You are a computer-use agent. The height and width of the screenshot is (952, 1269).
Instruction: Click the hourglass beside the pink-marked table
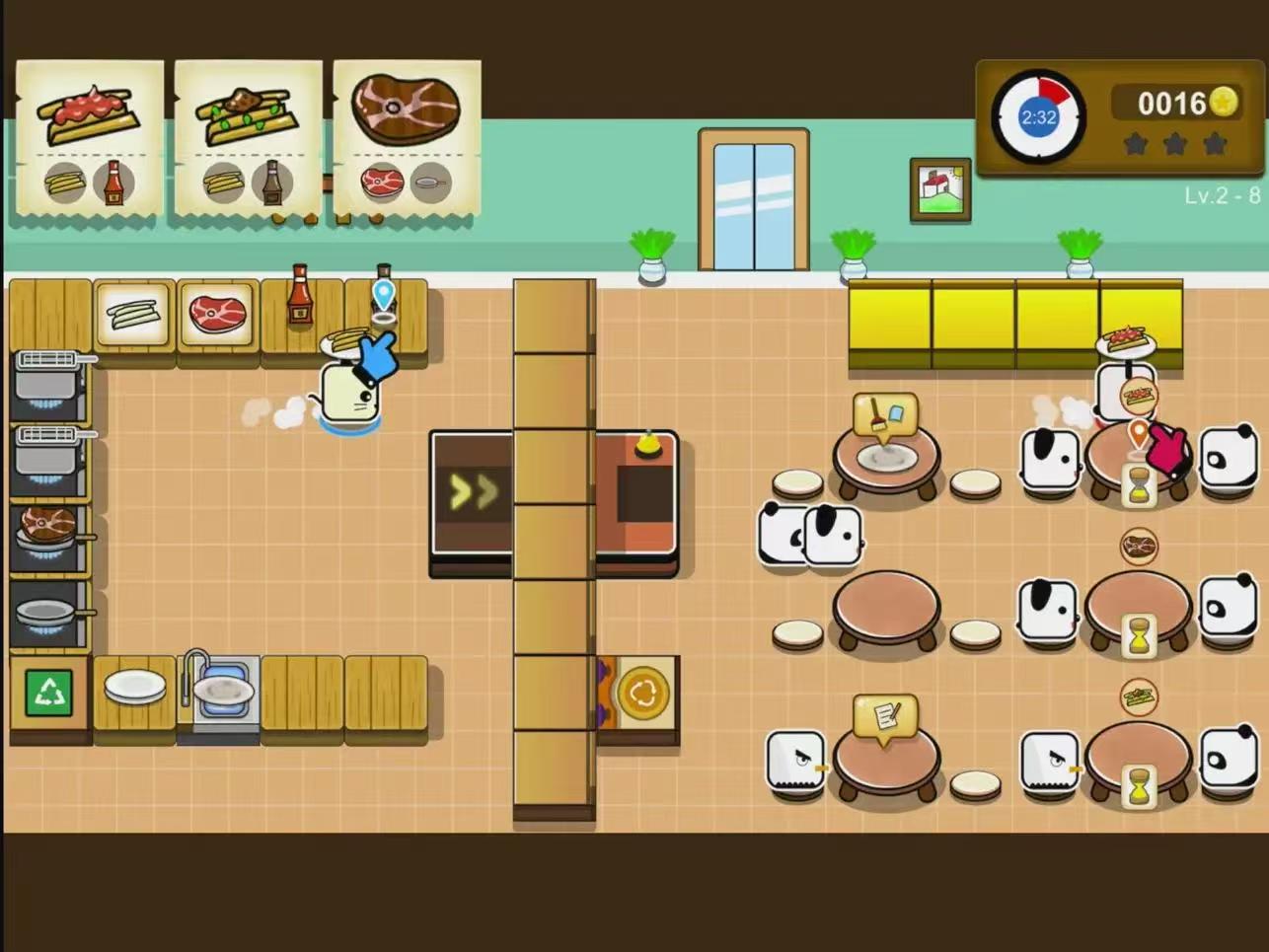tap(1138, 483)
